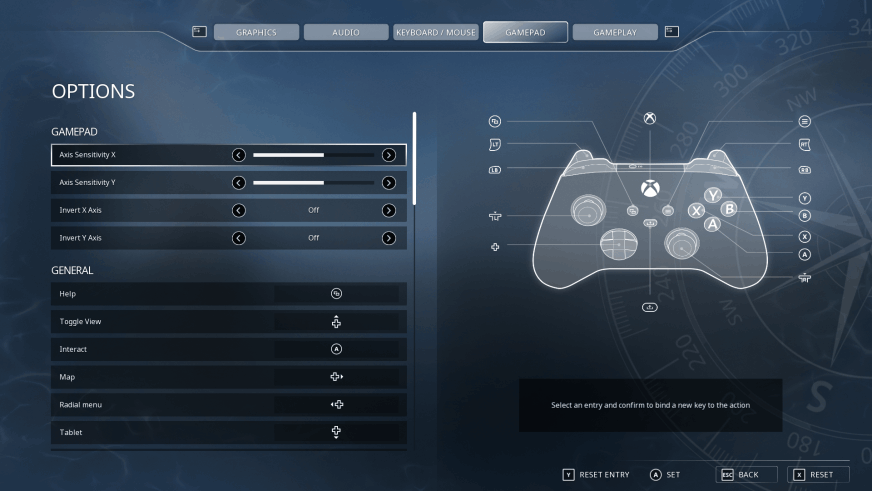Increase Axis Sensitivity Y with right arrow

(x=389, y=183)
